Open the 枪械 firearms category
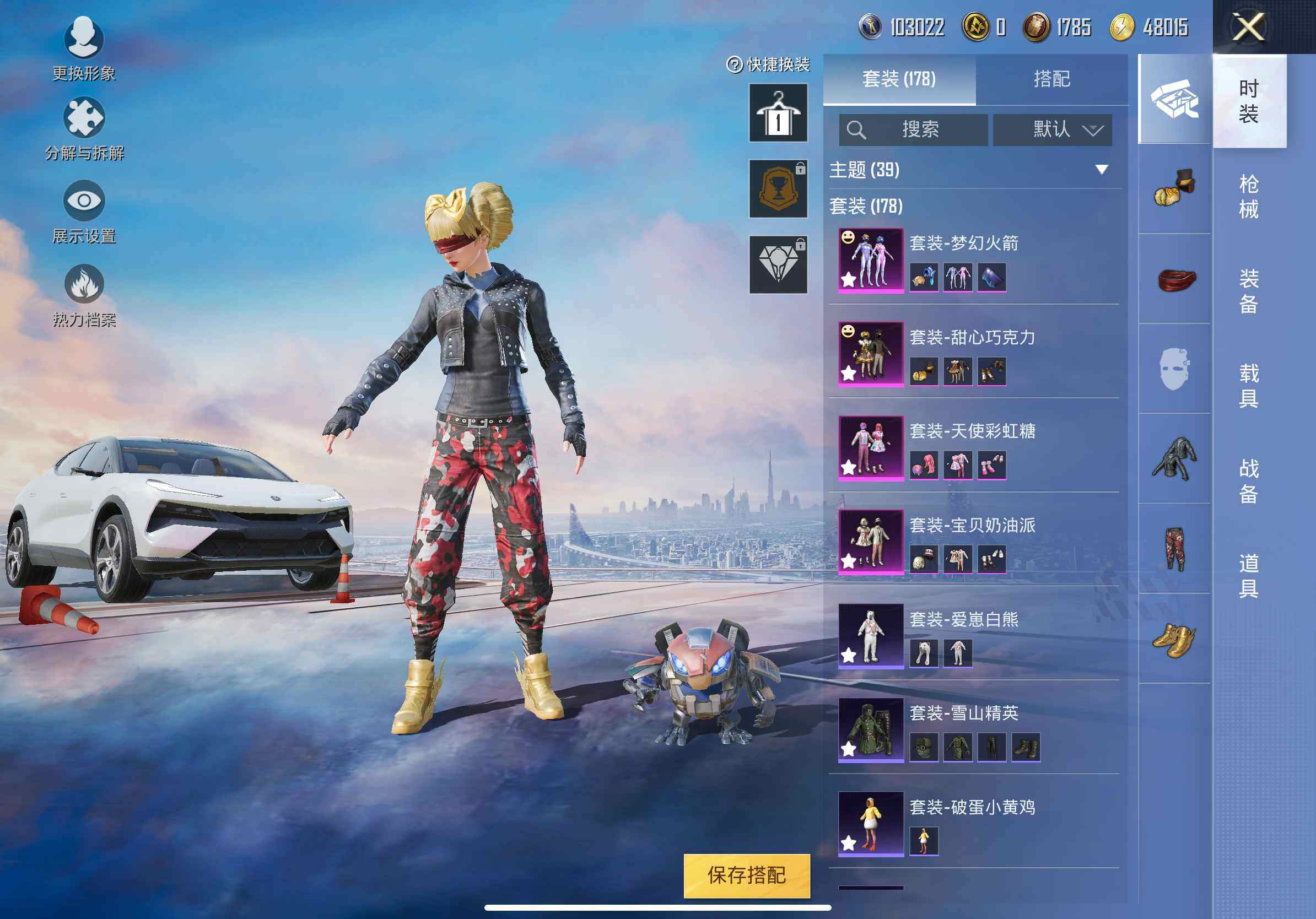Viewport: 1316px width, 919px height. tap(1248, 196)
